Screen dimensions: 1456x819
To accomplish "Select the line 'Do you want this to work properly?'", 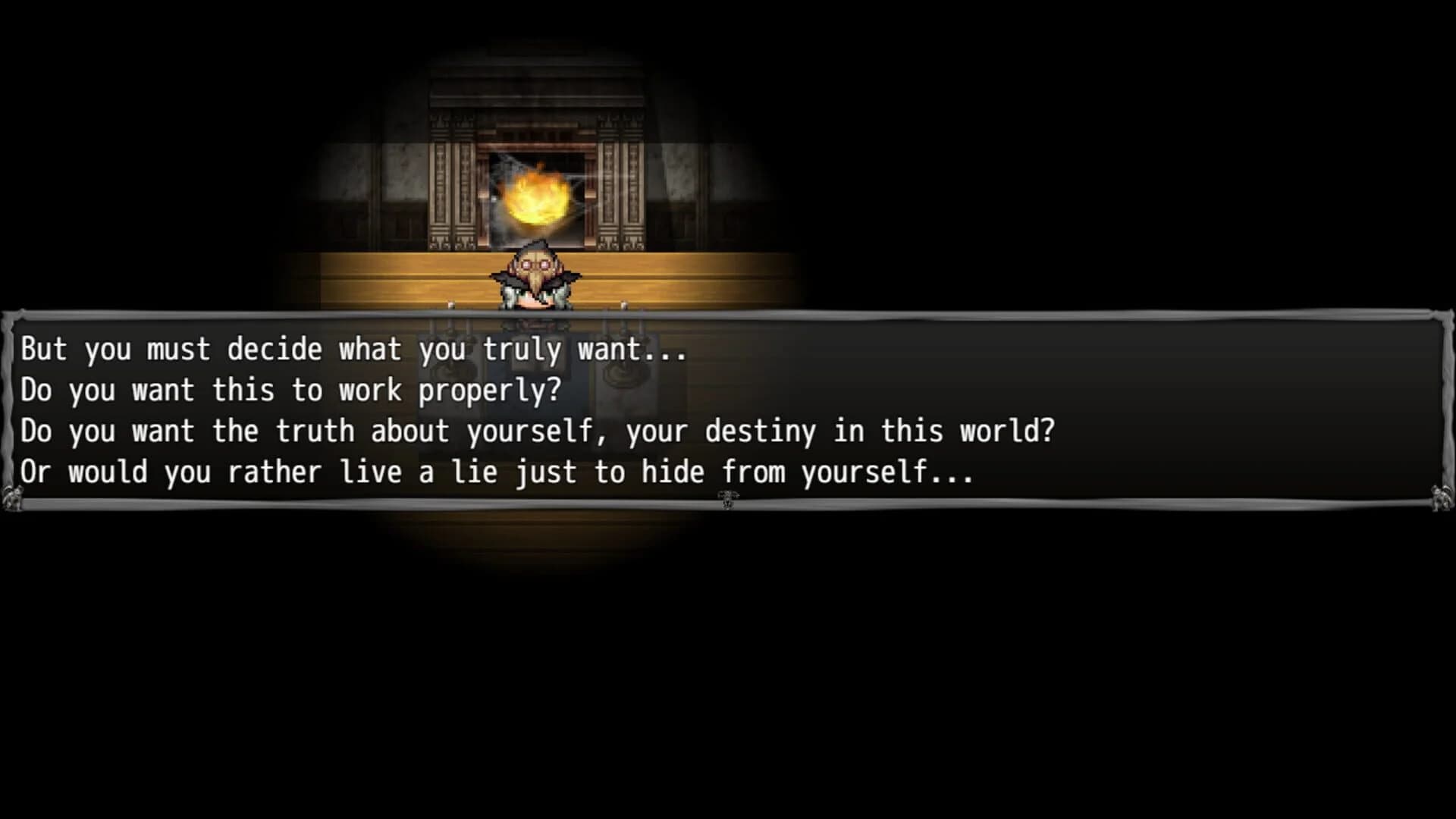I will 290,390.
